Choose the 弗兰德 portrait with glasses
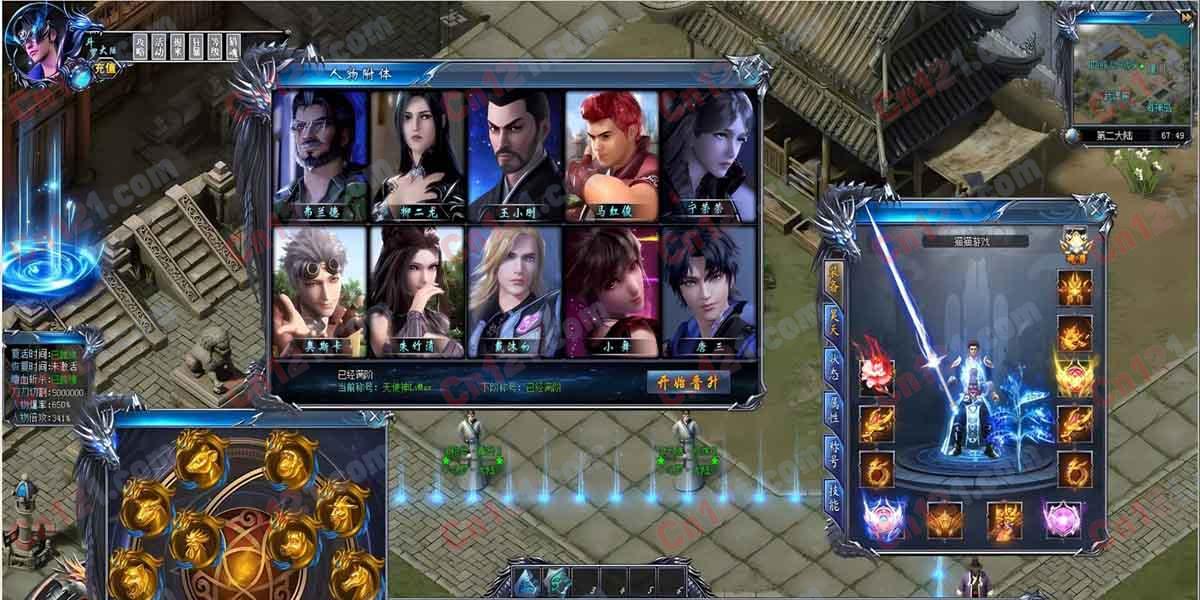 (318, 155)
